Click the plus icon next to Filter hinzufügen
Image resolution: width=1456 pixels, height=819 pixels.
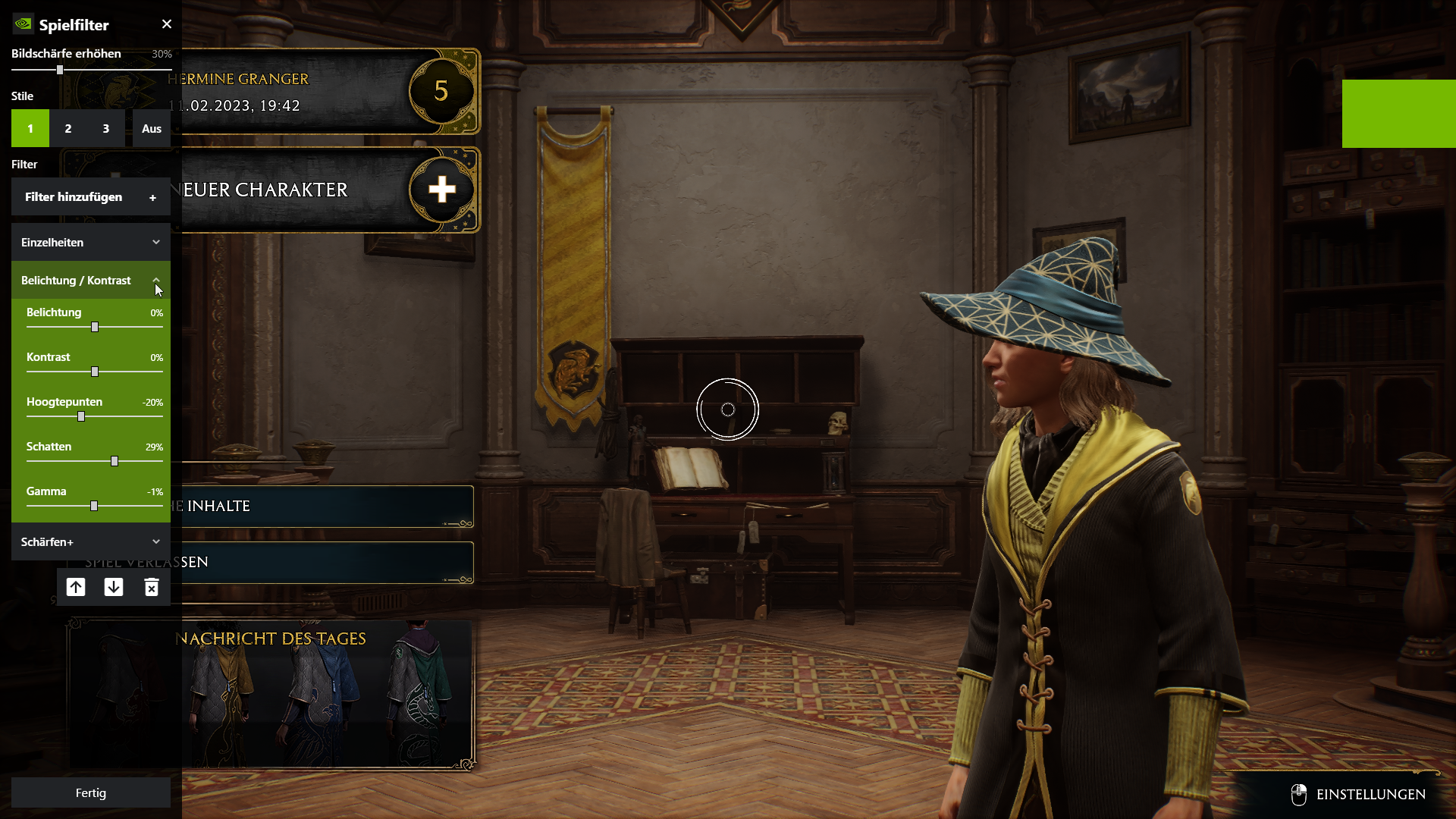point(152,197)
